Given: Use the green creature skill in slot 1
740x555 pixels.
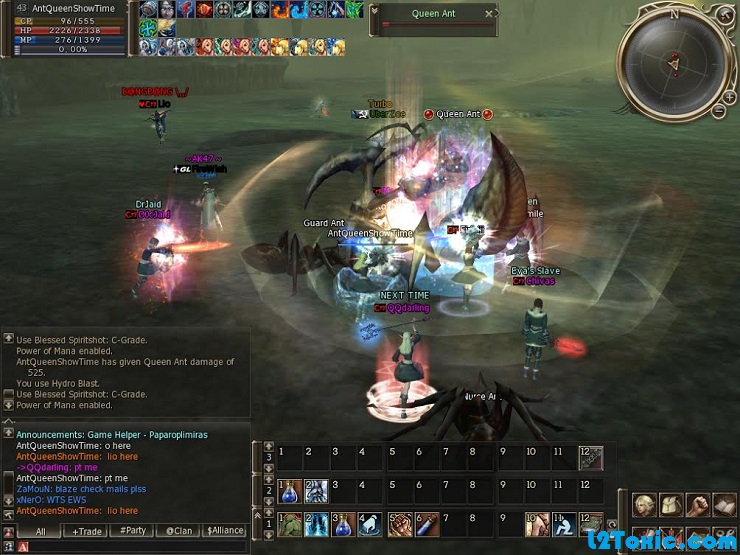Looking at the screenshot, I should [289, 524].
